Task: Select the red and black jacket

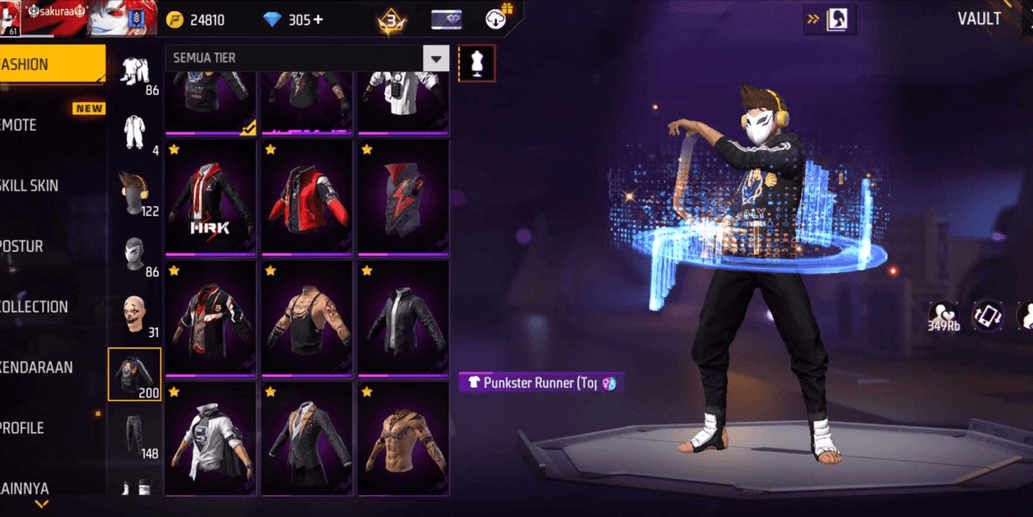Action: coord(307,198)
